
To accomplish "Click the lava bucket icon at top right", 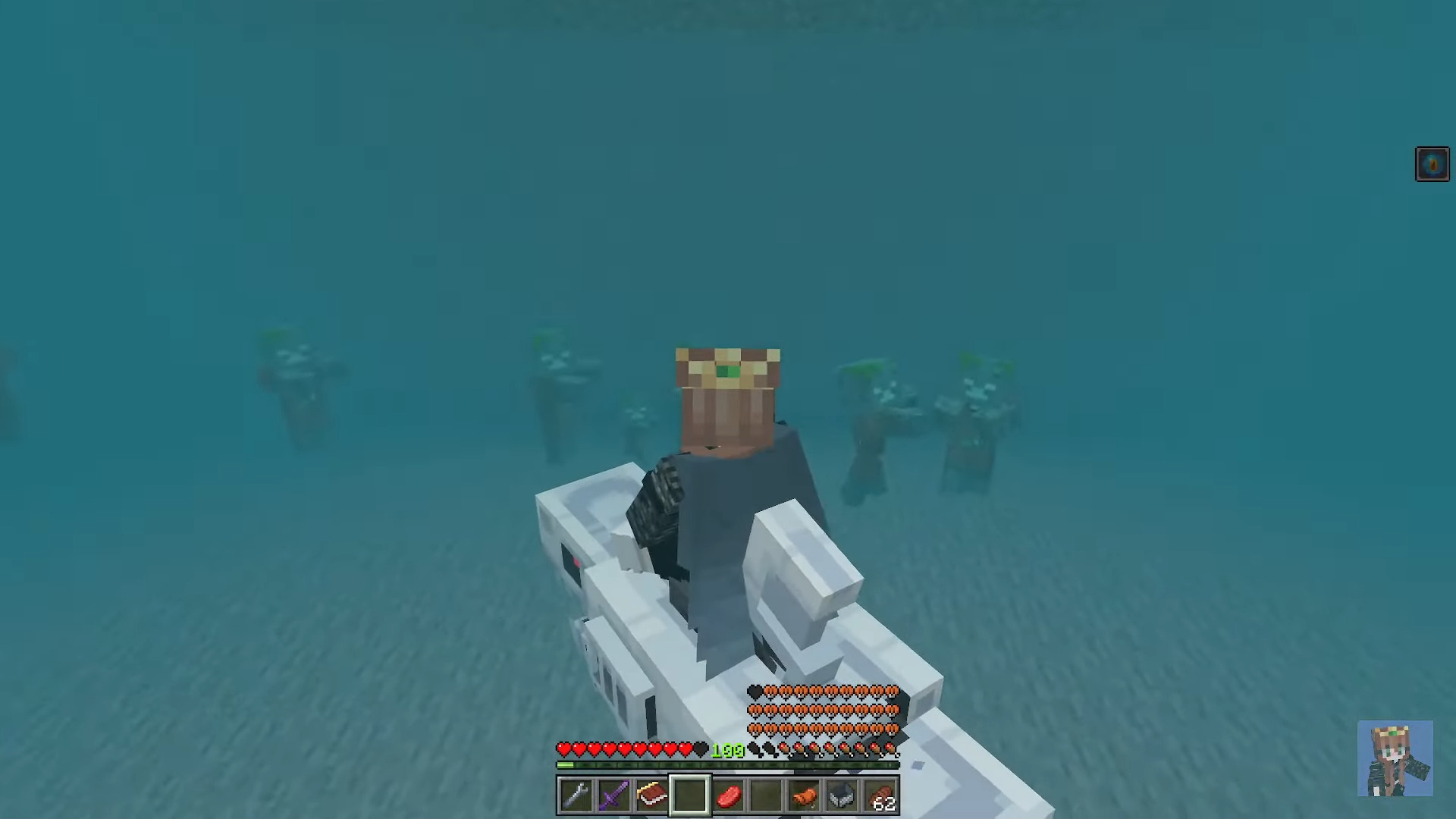I will coord(1432,163).
